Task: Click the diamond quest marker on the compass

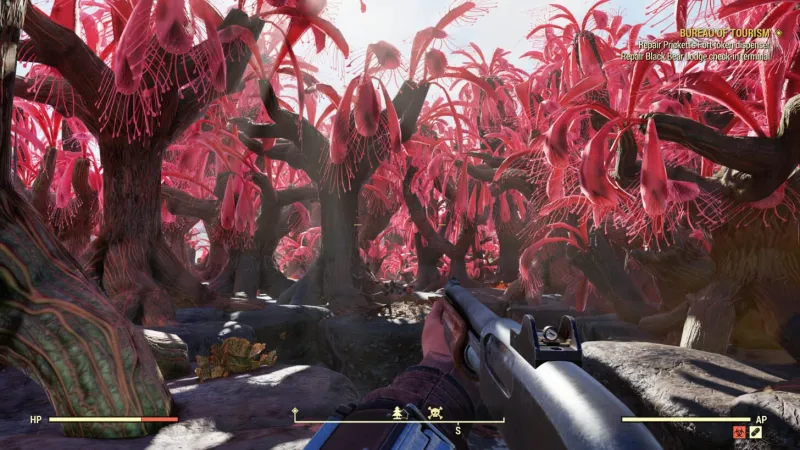Action: pyautogui.click(x=296, y=412)
